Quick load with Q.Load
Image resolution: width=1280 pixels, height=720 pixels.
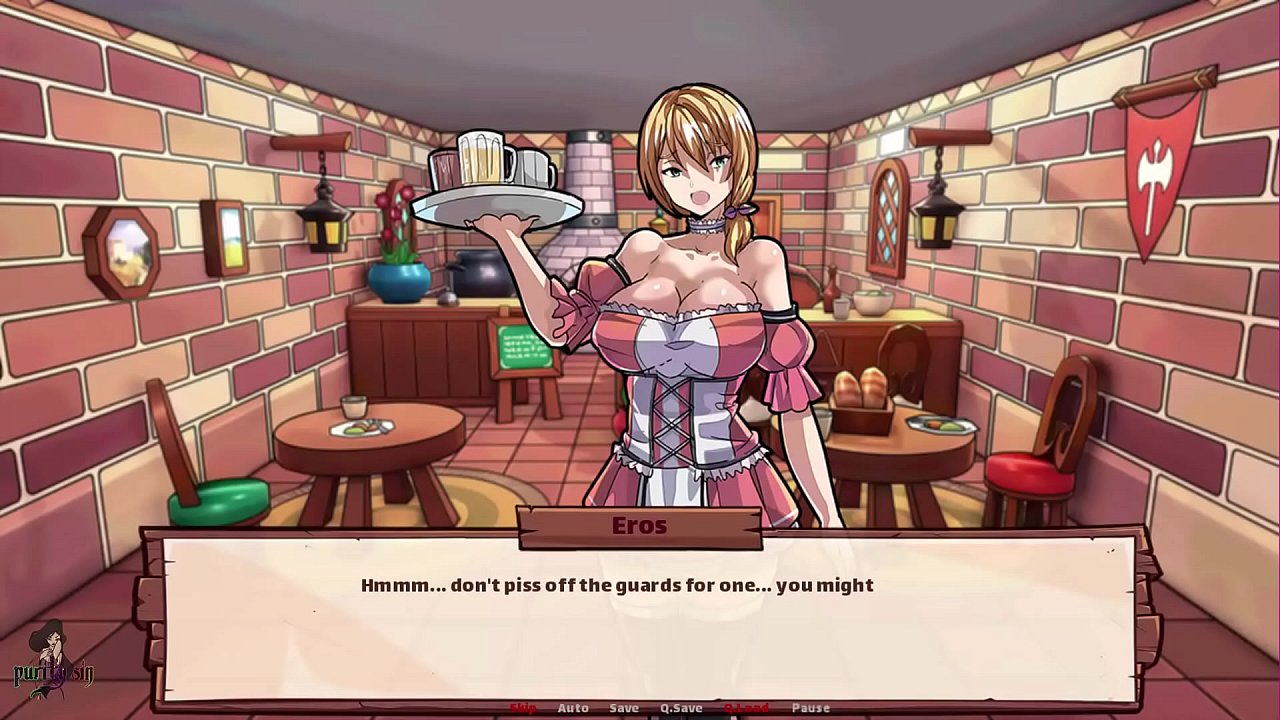(x=746, y=708)
